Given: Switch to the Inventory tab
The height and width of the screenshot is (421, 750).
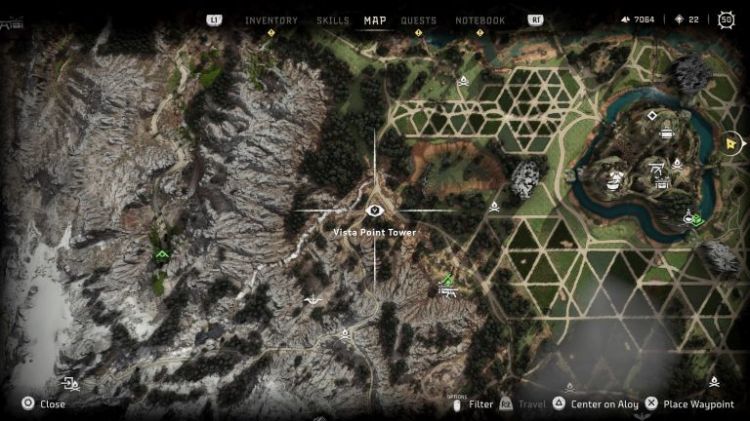Looking at the screenshot, I should [270, 20].
